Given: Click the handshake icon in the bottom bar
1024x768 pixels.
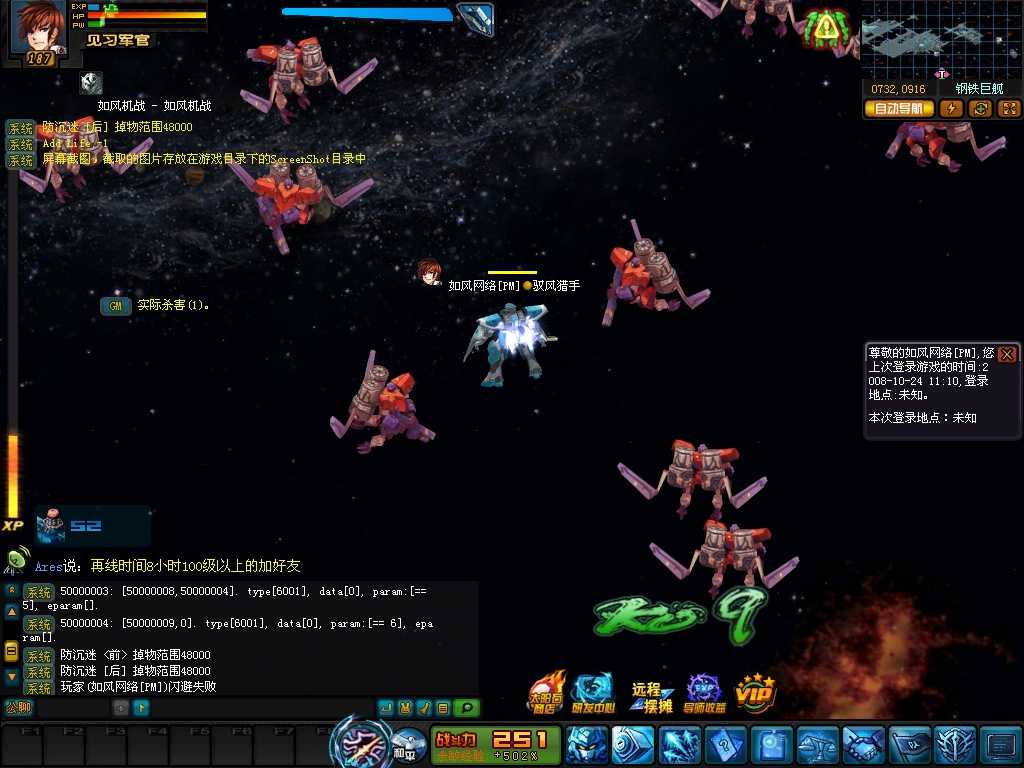Looking at the screenshot, I should coord(863,746).
